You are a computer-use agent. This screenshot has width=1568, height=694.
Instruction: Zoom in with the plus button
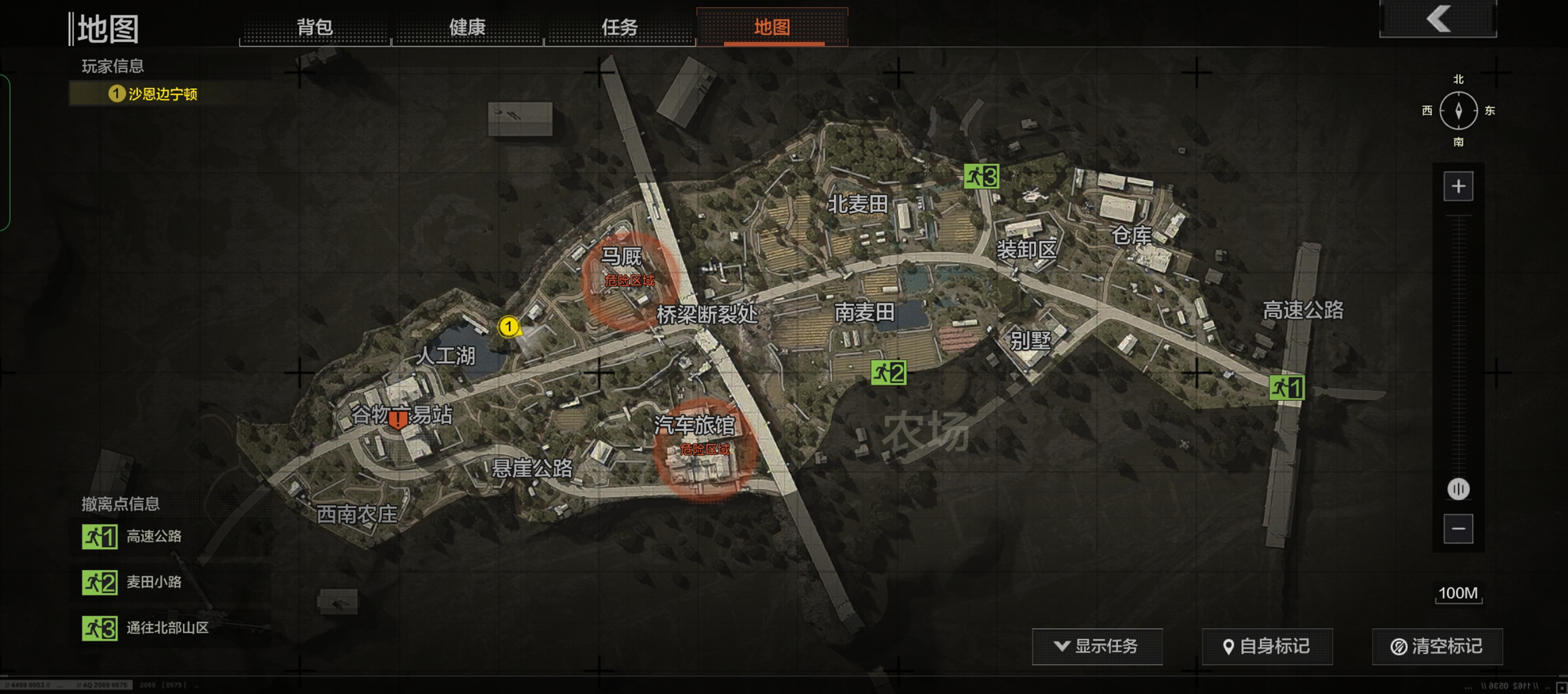coord(1458,186)
